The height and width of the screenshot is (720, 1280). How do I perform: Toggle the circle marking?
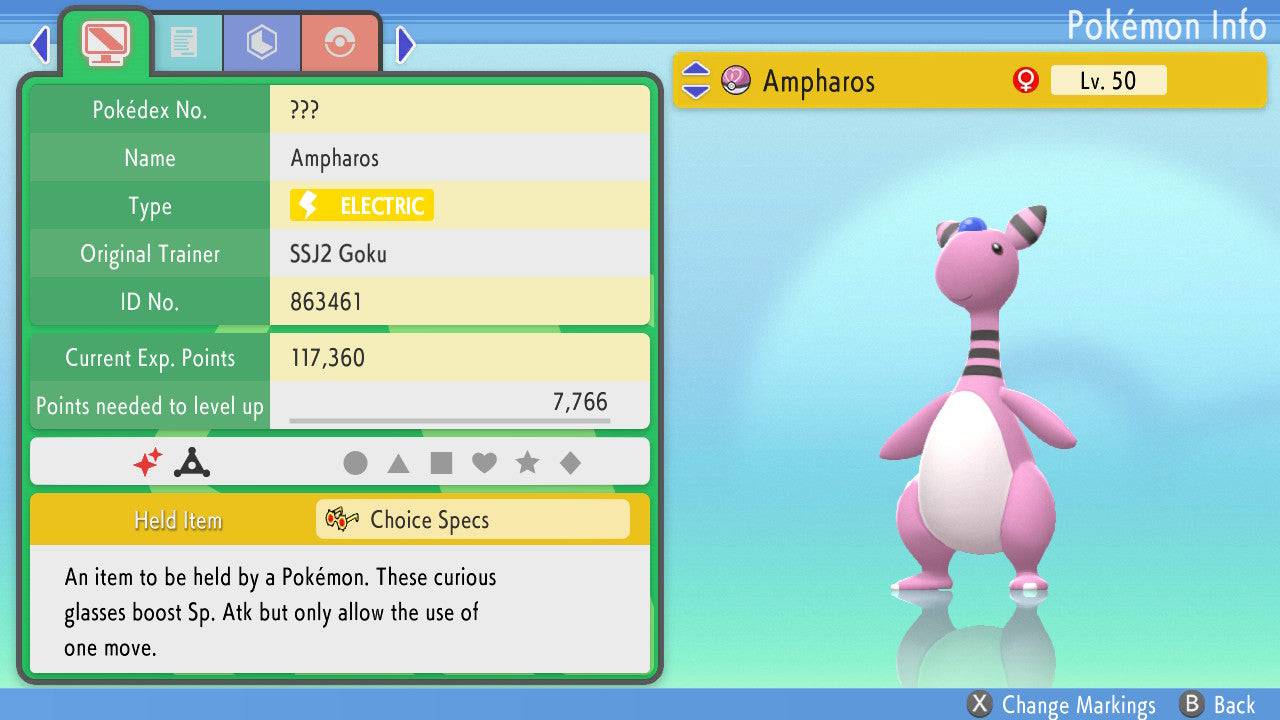(x=355, y=463)
